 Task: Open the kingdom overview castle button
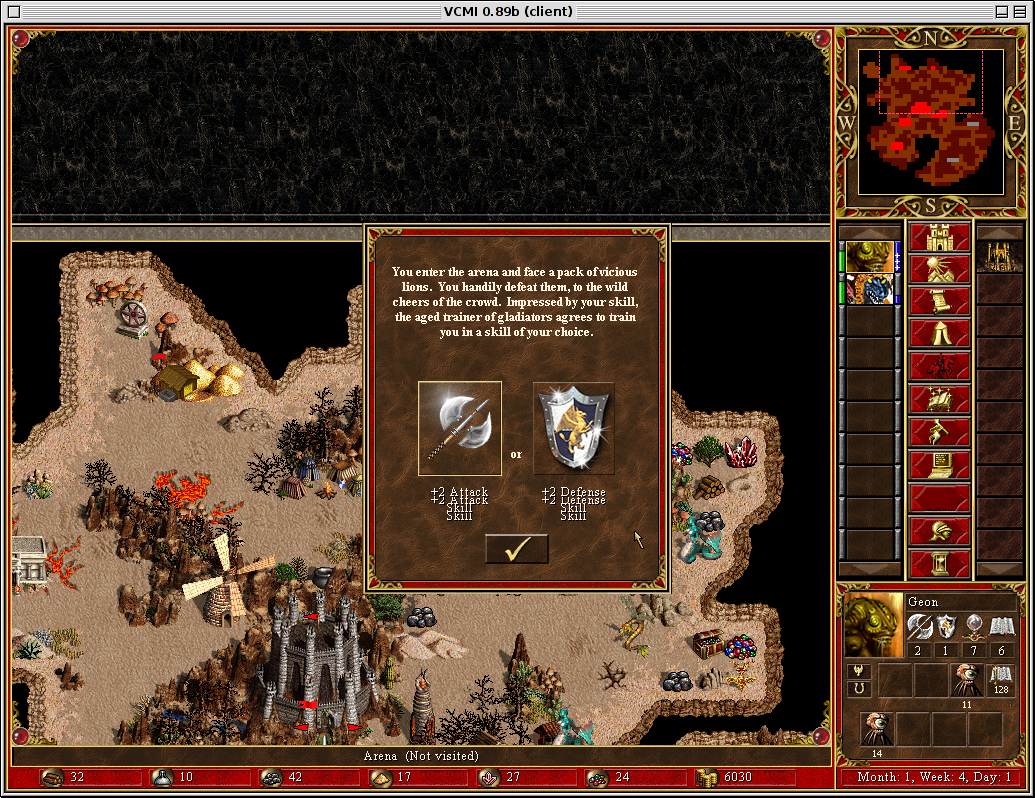(939, 238)
